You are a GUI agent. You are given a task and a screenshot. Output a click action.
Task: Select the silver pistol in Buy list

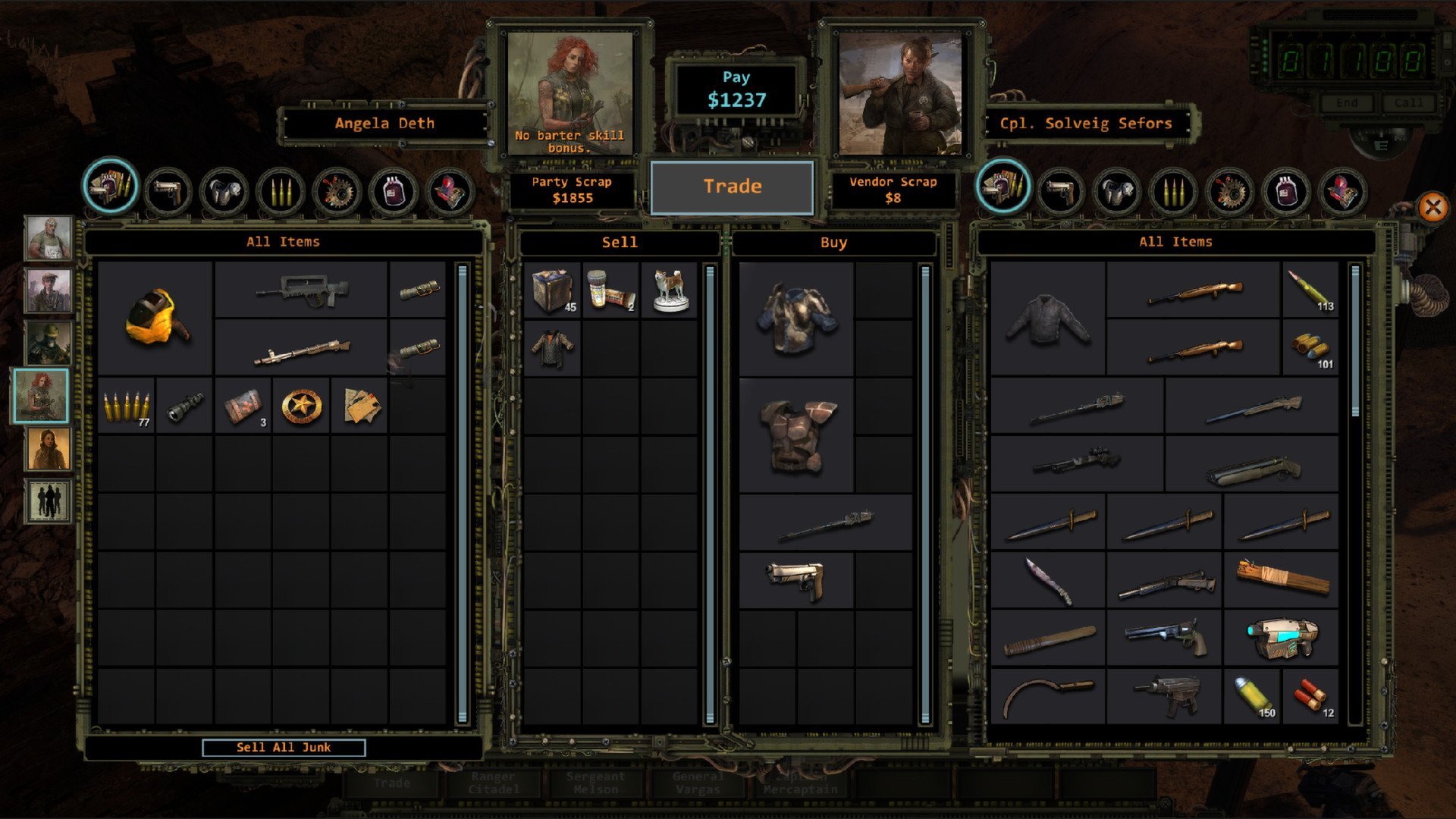click(x=796, y=580)
